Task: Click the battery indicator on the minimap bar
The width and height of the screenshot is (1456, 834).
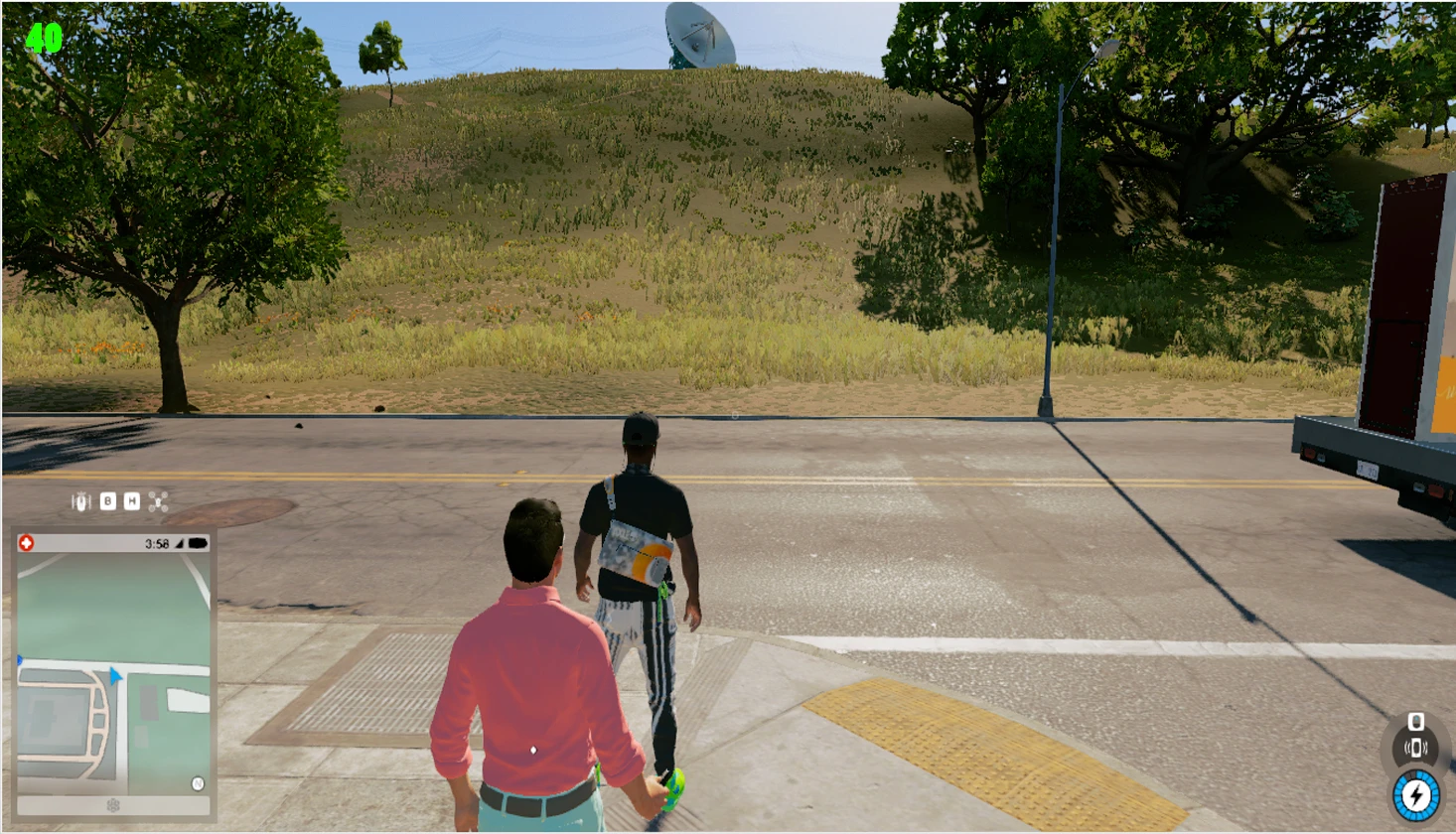Action: coord(197,543)
